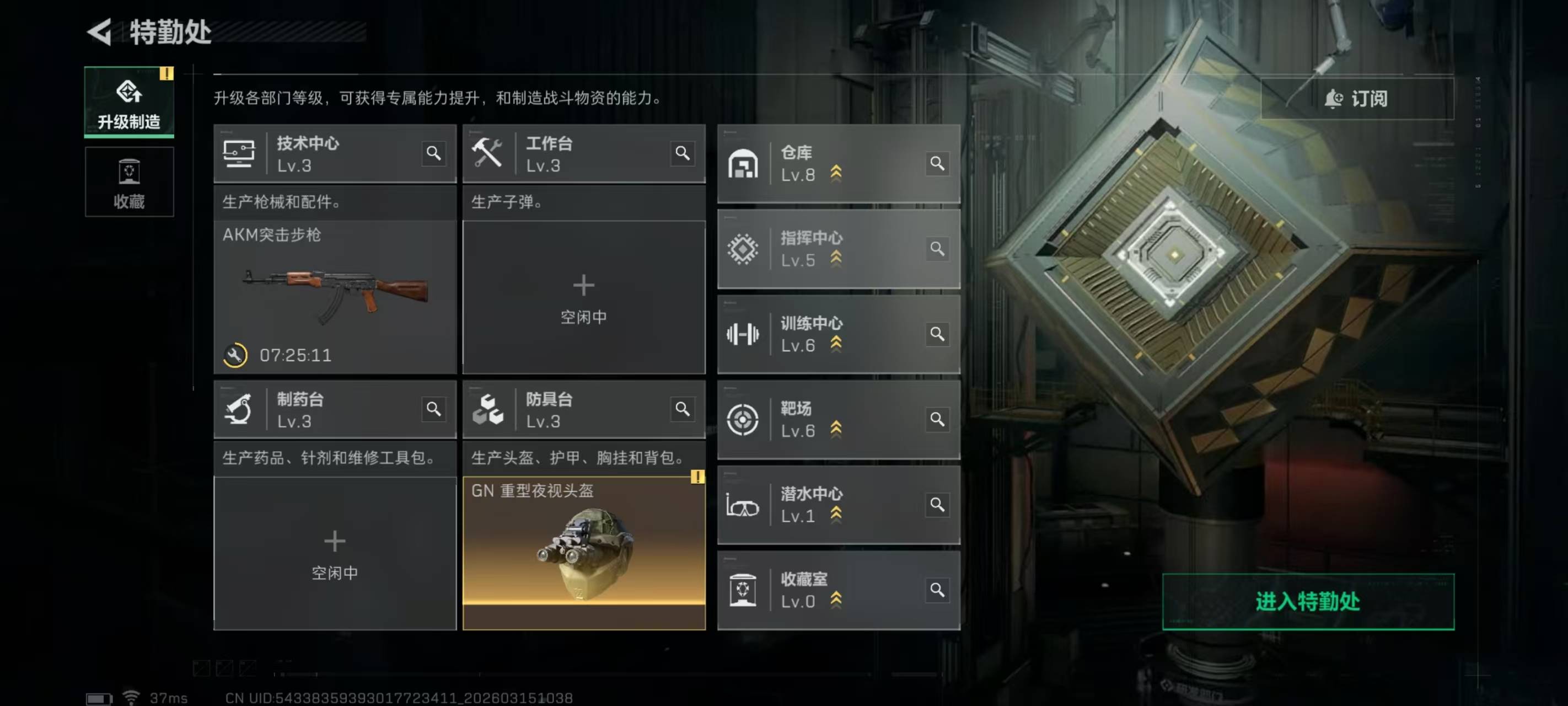Switch to the 升级制造 tab
The width and height of the screenshot is (1568, 706).
[129, 103]
